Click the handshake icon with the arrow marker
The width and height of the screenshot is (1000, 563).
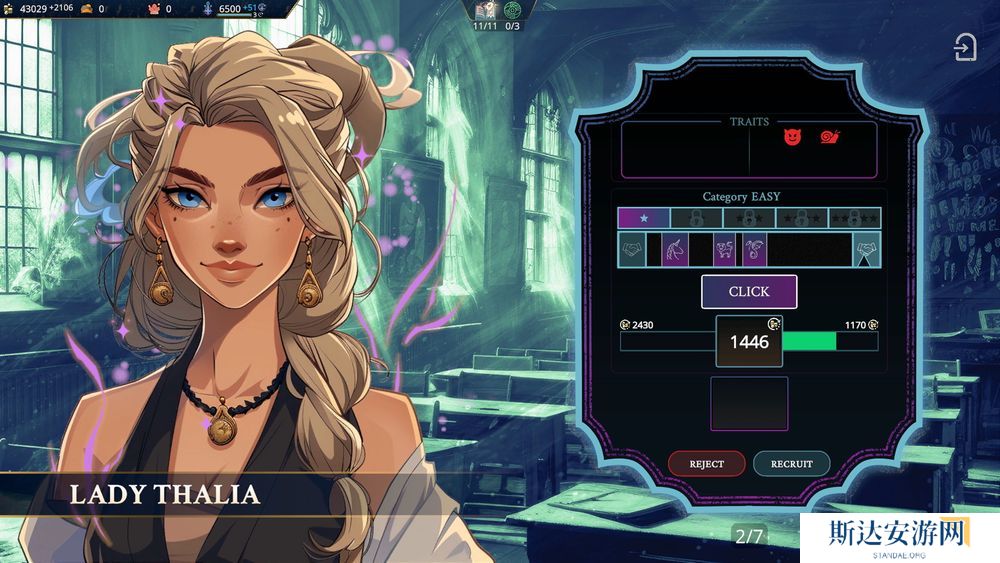click(866, 249)
